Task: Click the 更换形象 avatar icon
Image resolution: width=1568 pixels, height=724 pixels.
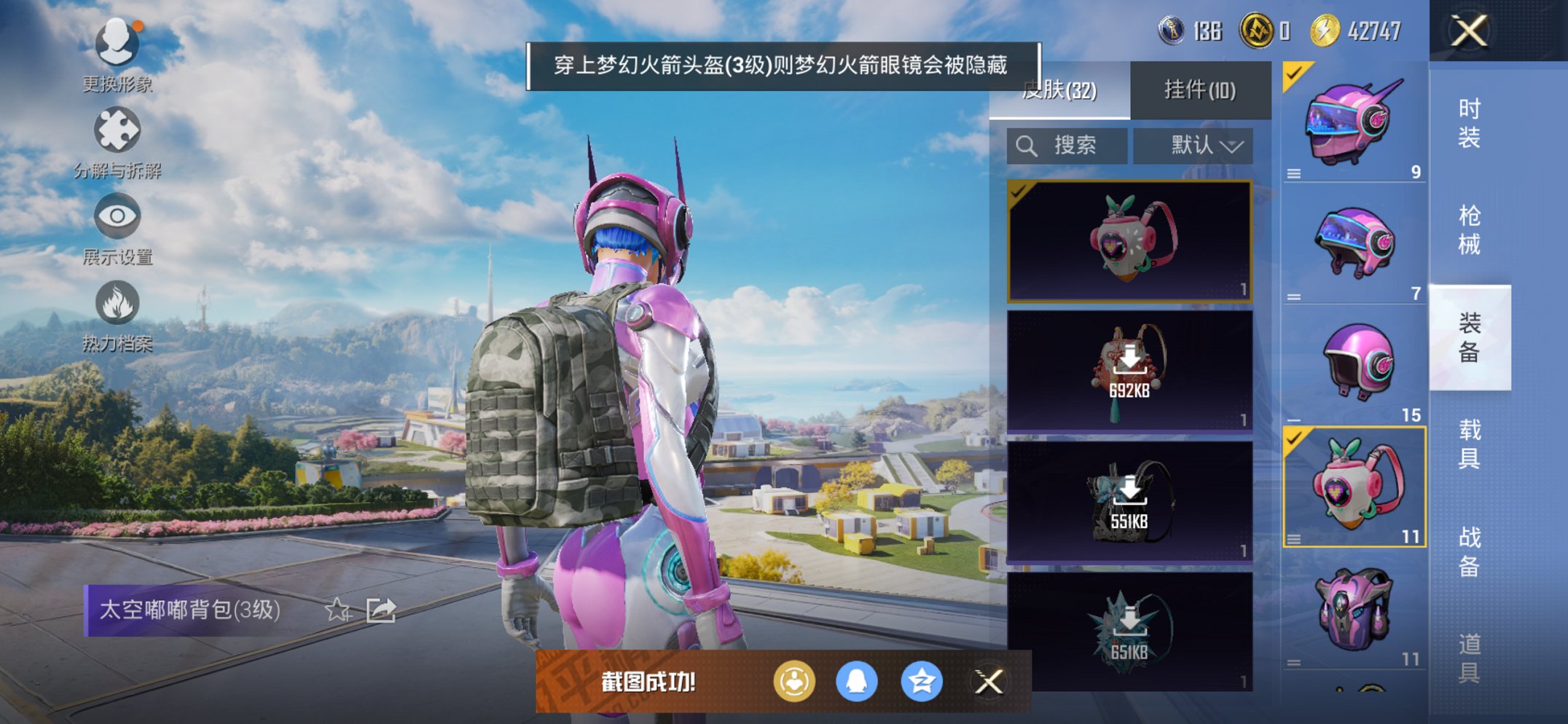Action: 117,44
